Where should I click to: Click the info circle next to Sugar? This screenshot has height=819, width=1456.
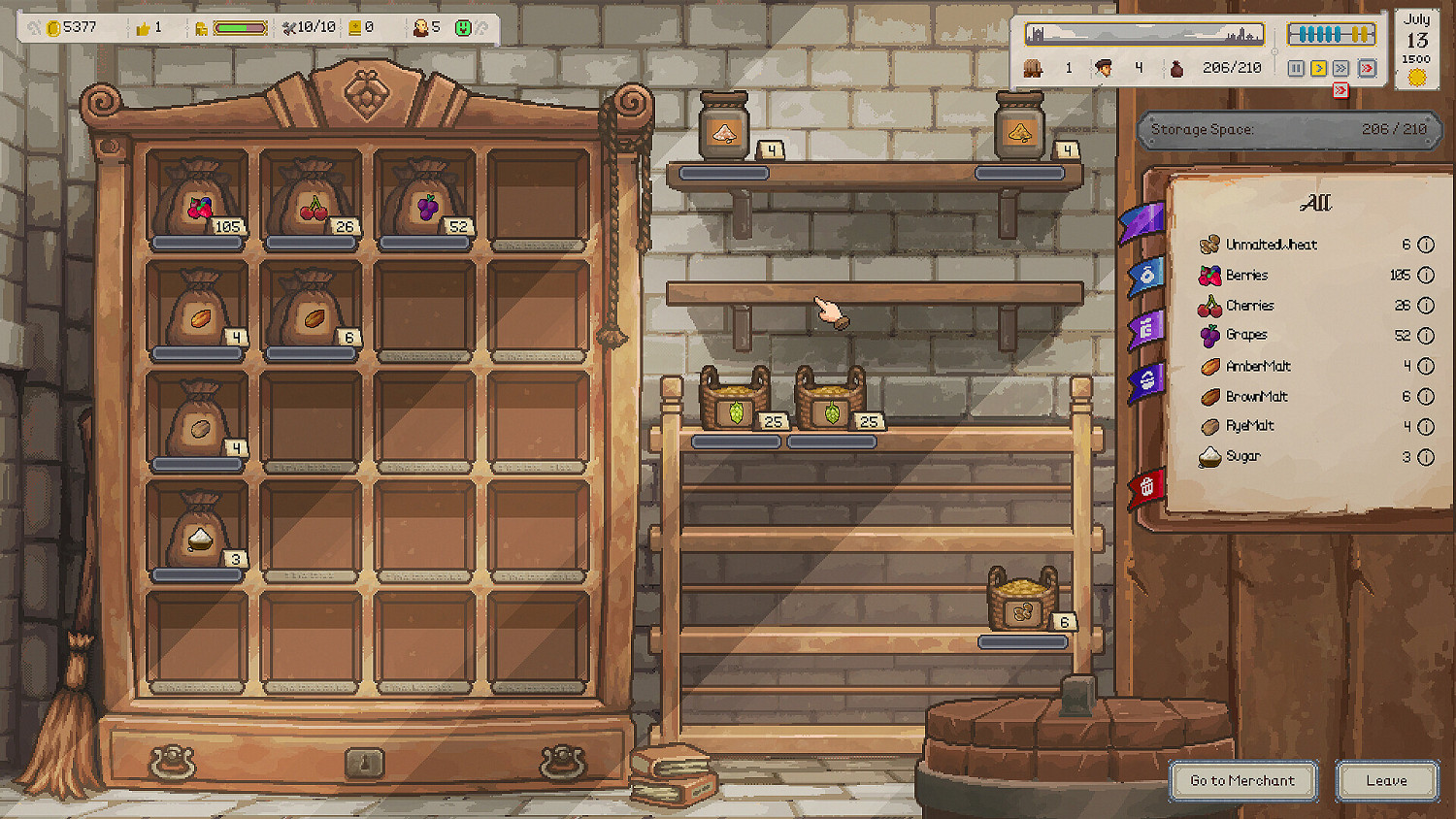click(1425, 456)
